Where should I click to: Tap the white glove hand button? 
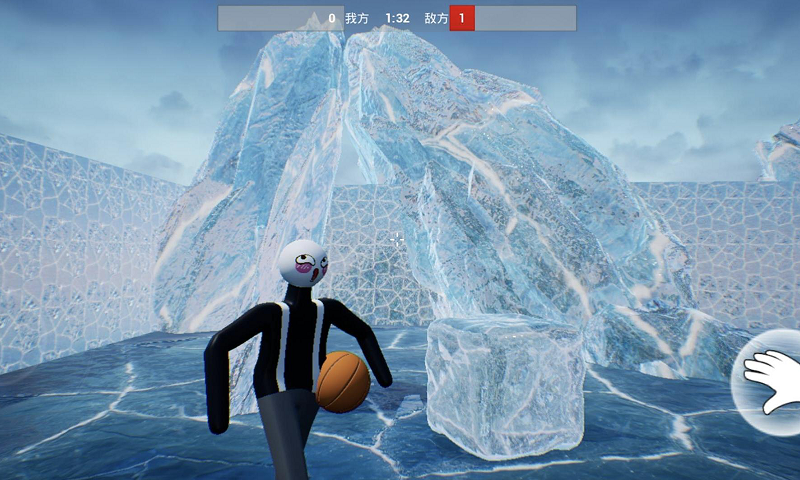click(x=772, y=382)
